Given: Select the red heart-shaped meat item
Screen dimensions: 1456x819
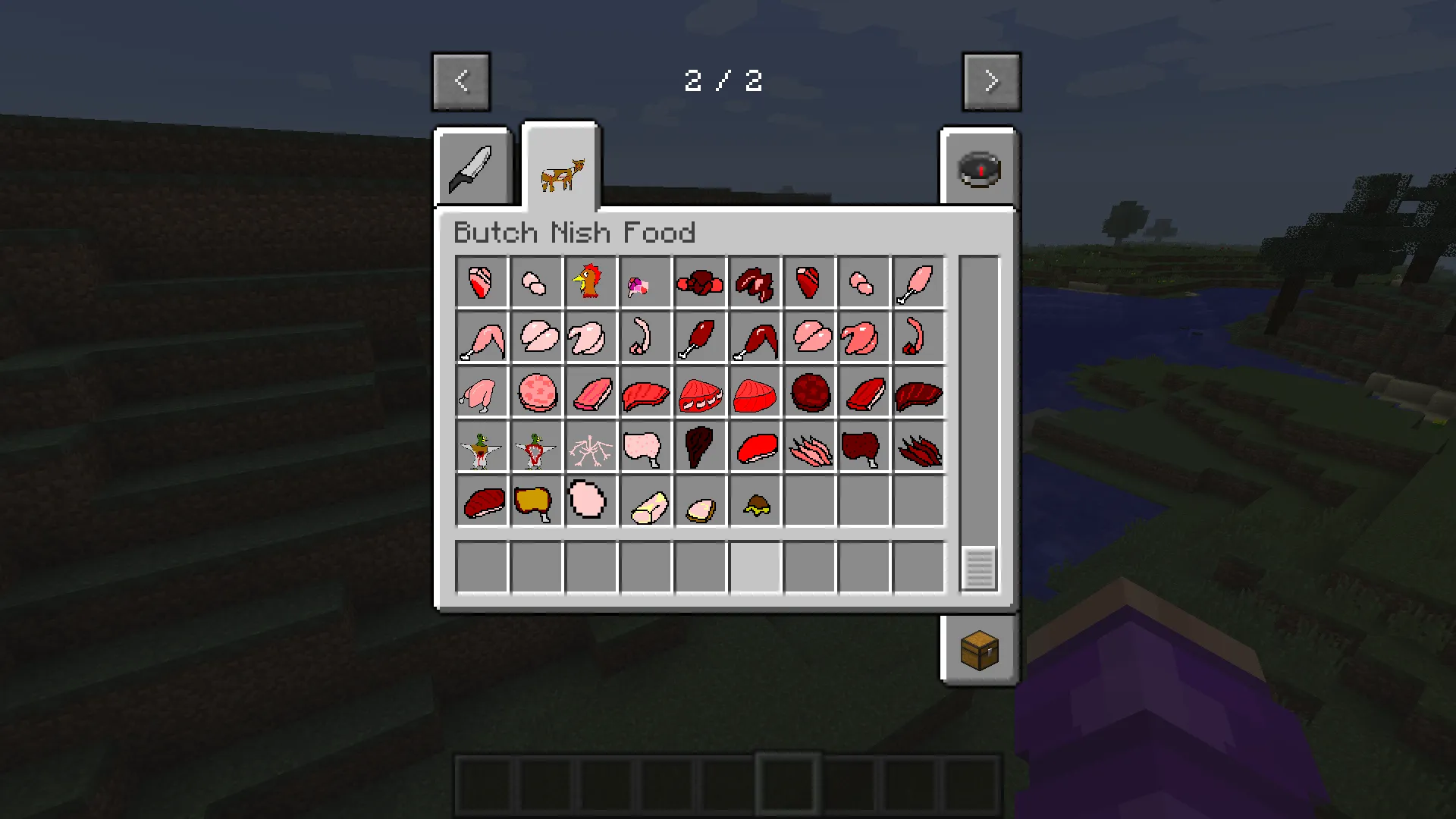Looking at the screenshot, I should [x=809, y=282].
